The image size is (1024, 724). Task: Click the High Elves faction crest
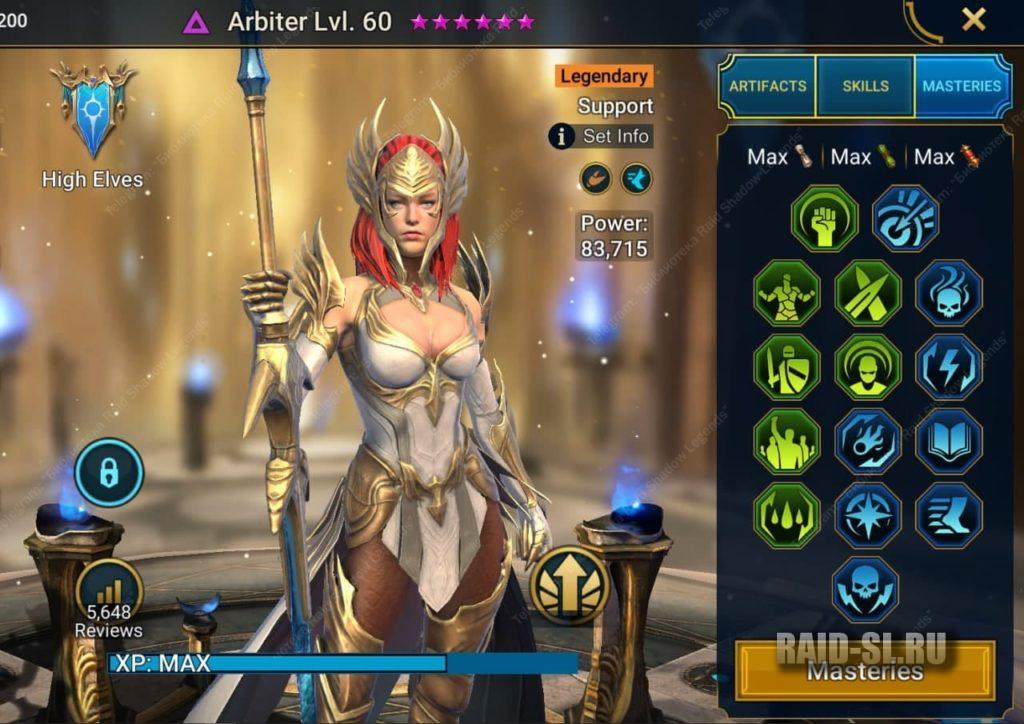93,110
